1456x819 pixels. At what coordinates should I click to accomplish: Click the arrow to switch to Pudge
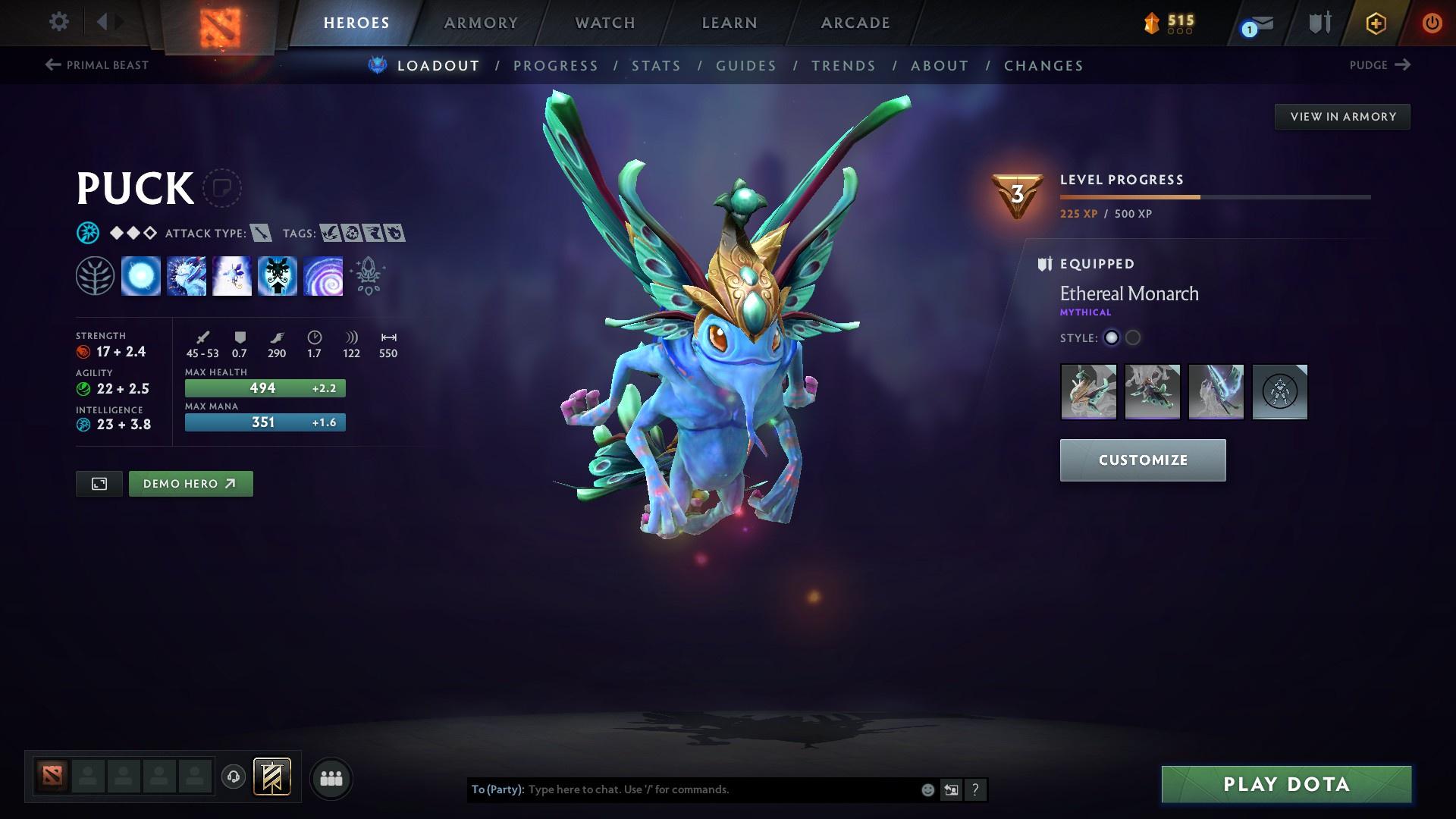click(1404, 65)
